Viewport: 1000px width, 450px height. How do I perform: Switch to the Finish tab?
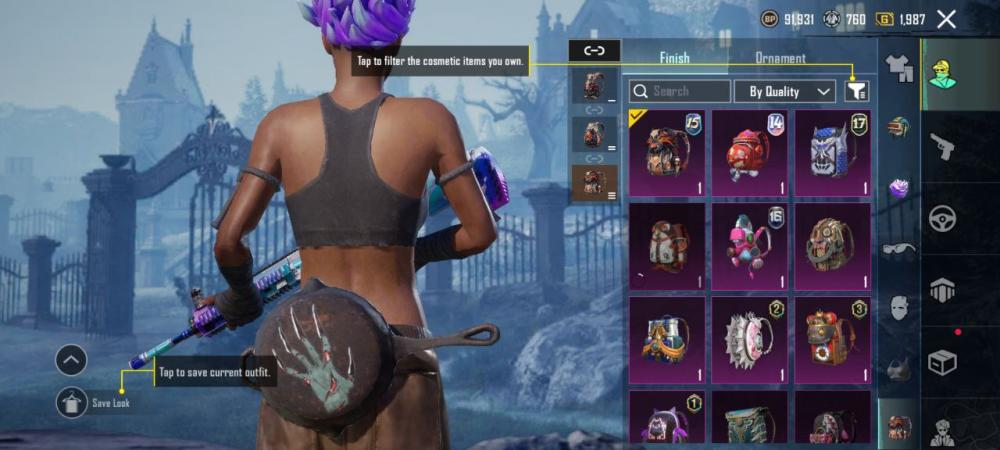[x=674, y=58]
